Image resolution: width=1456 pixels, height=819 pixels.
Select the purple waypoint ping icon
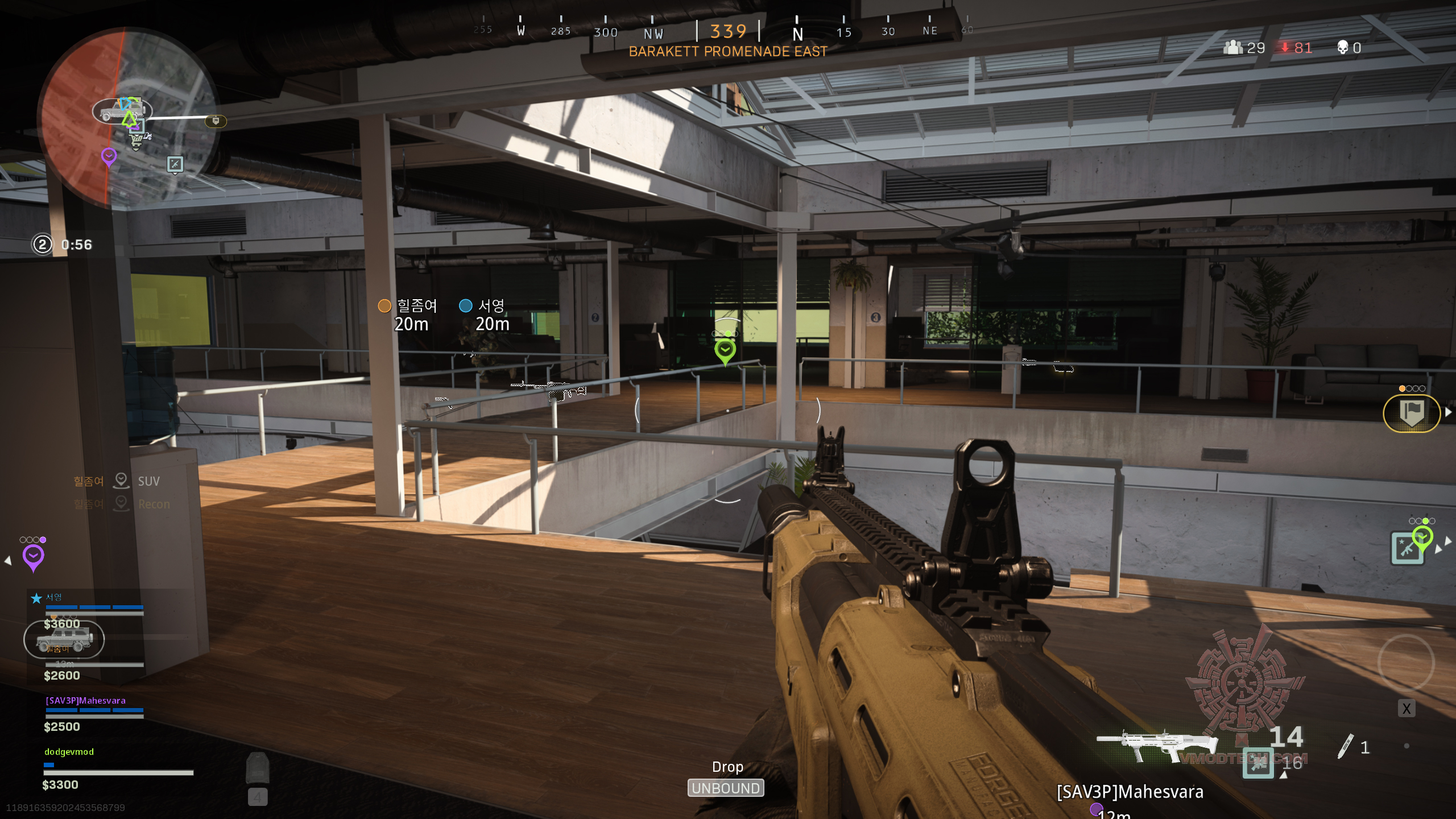coord(34,556)
